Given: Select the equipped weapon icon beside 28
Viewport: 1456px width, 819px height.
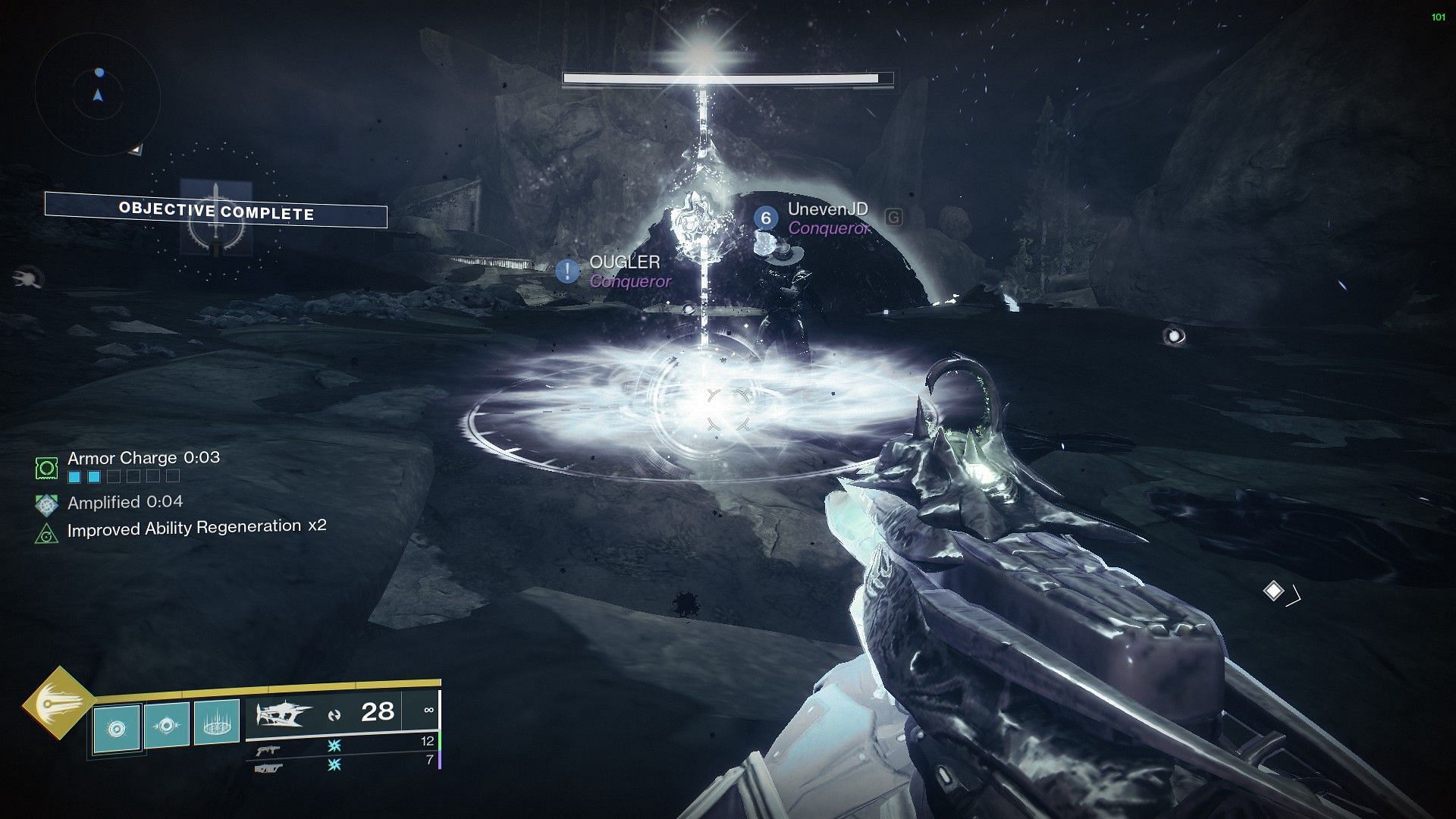Looking at the screenshot, I should tap(284, 714).
